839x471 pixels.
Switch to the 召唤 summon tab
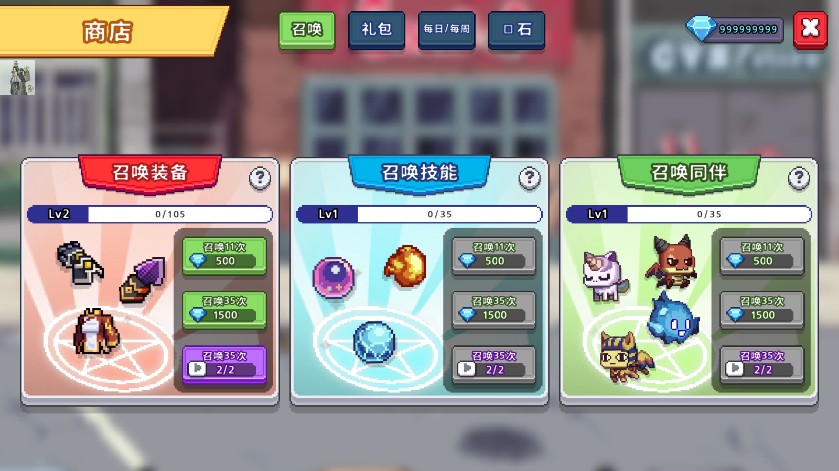tap(306, 30)
